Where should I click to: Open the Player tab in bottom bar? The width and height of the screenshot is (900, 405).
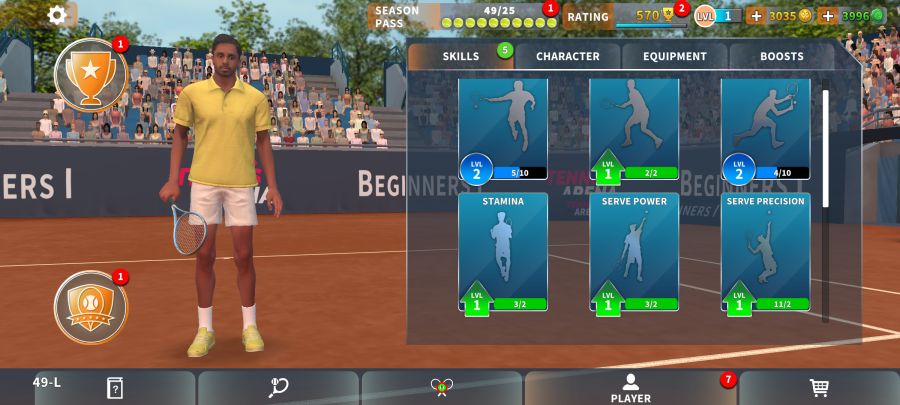(x=630, y=388)
